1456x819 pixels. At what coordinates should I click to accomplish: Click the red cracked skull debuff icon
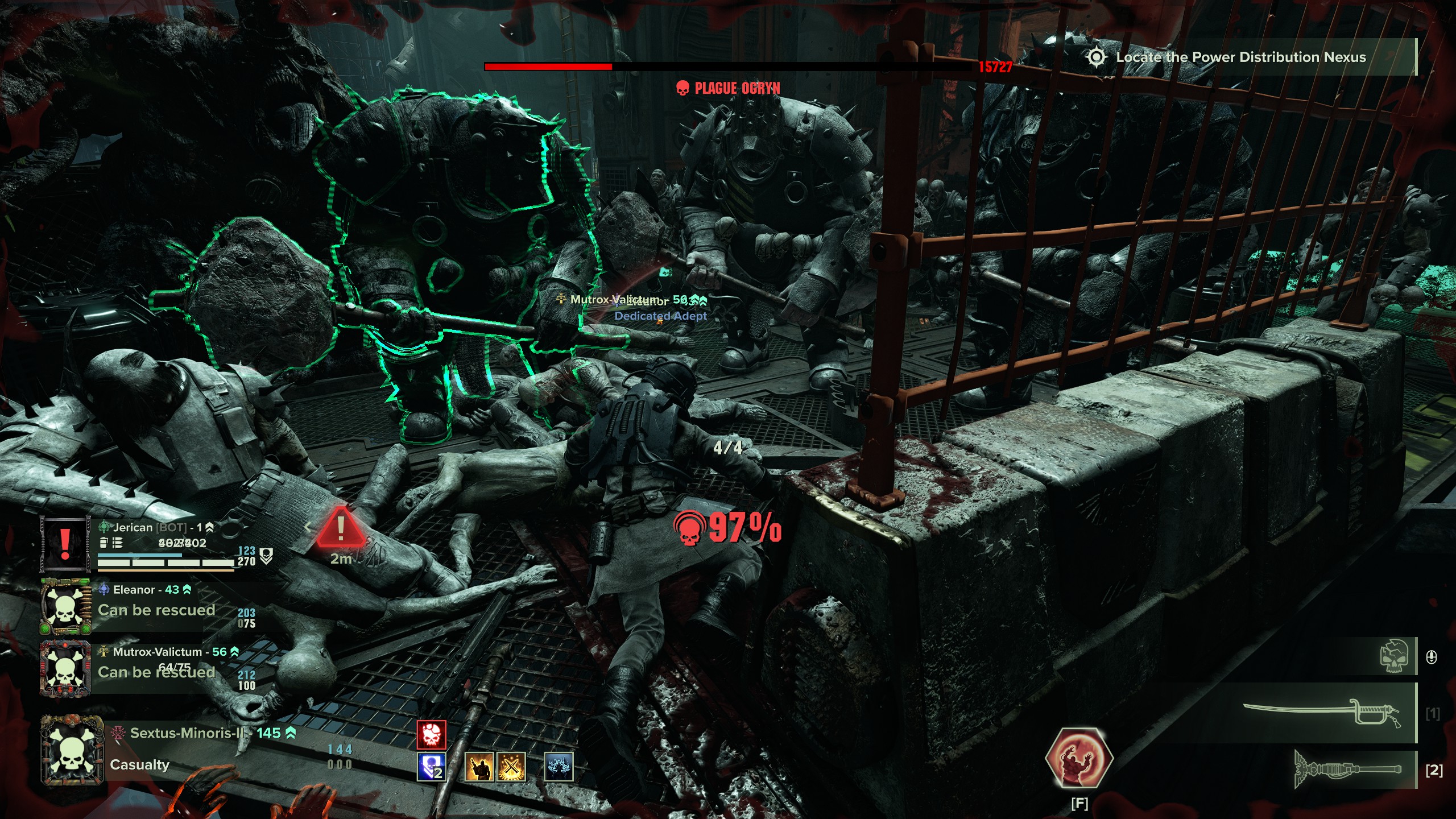coord(431,735)
